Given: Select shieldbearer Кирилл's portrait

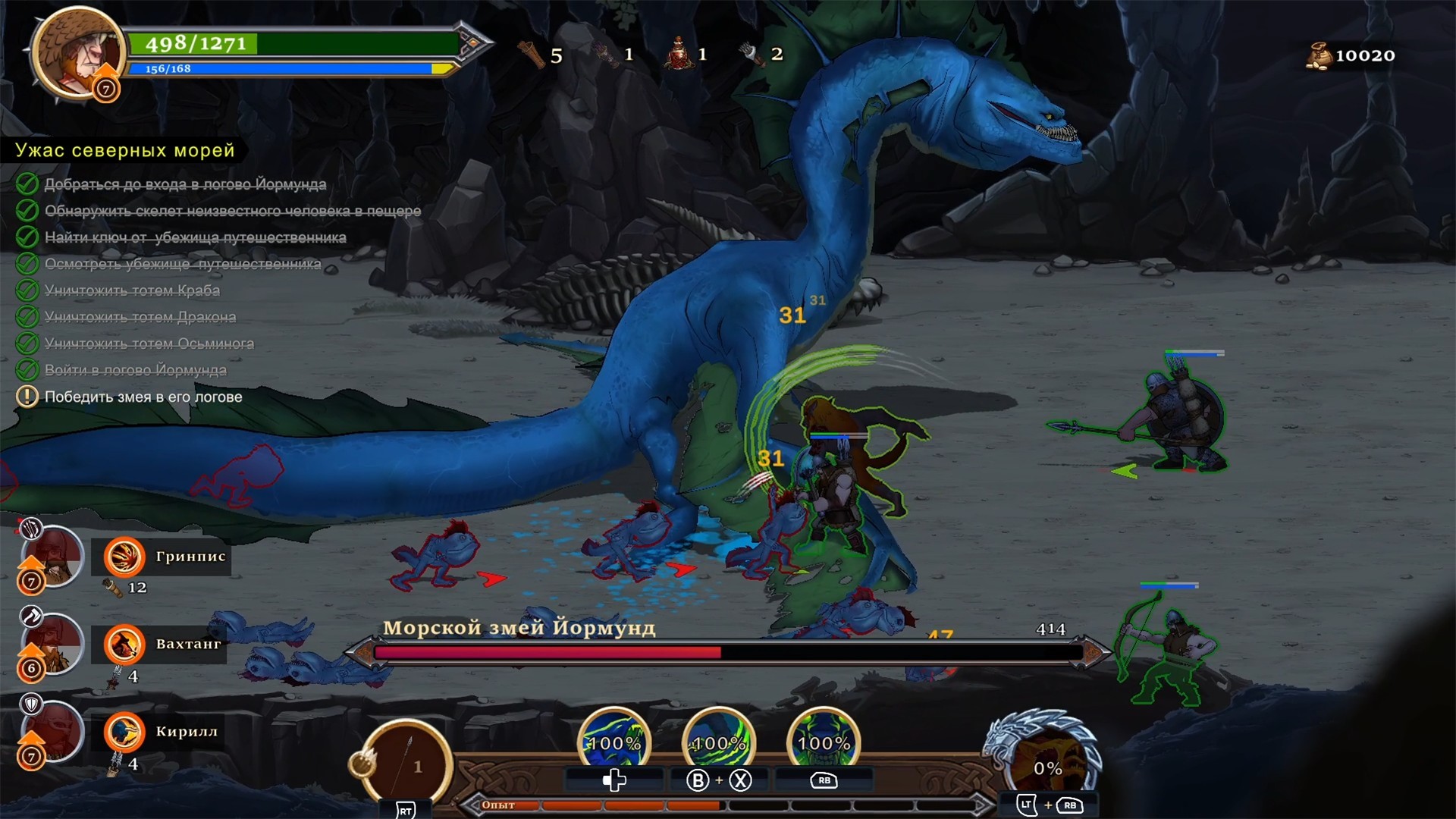Looking at the screenshot, I should pos(52,732).
